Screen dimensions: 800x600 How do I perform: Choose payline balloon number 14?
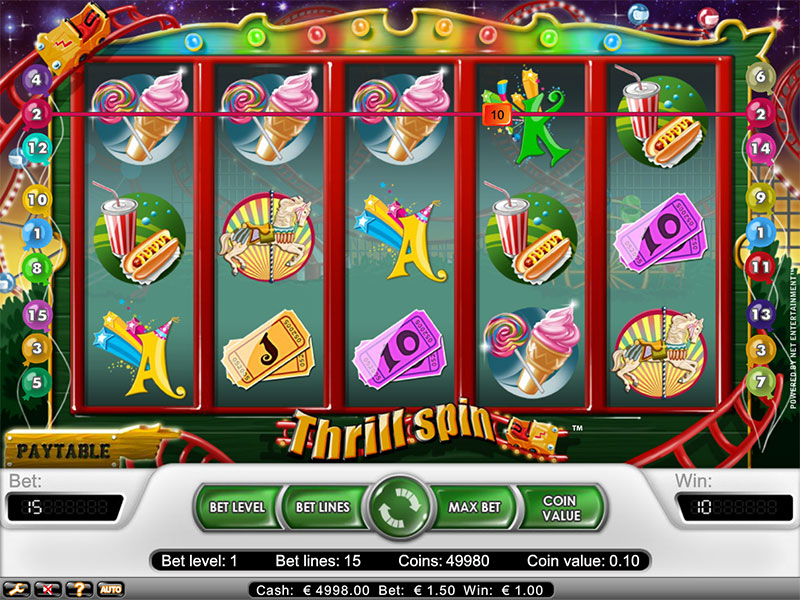click(761, 148)
